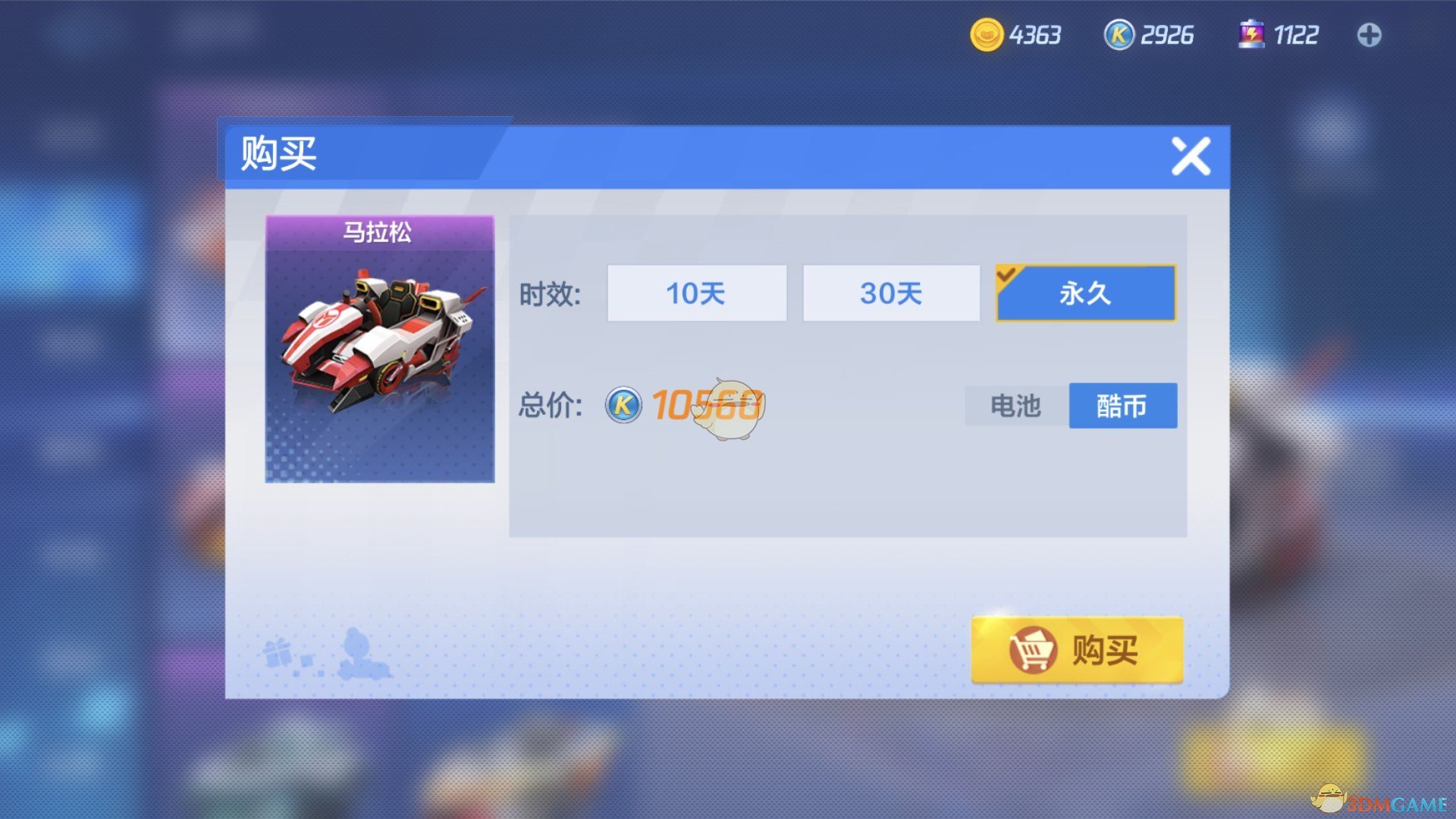Click the 总价 price value 10560

coord(705,406)
